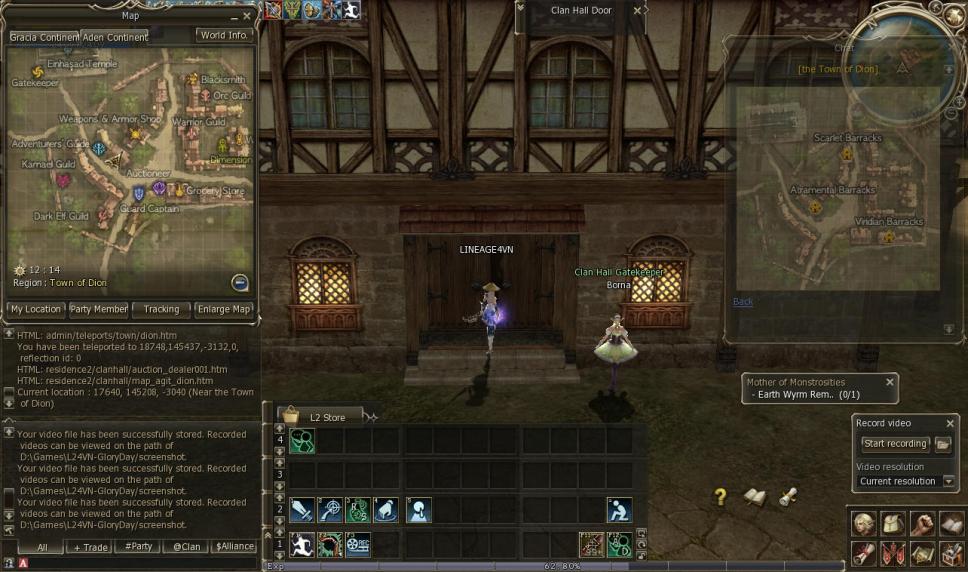
Task: Open the Video resolution dropdown
Action: pos(949,481)
